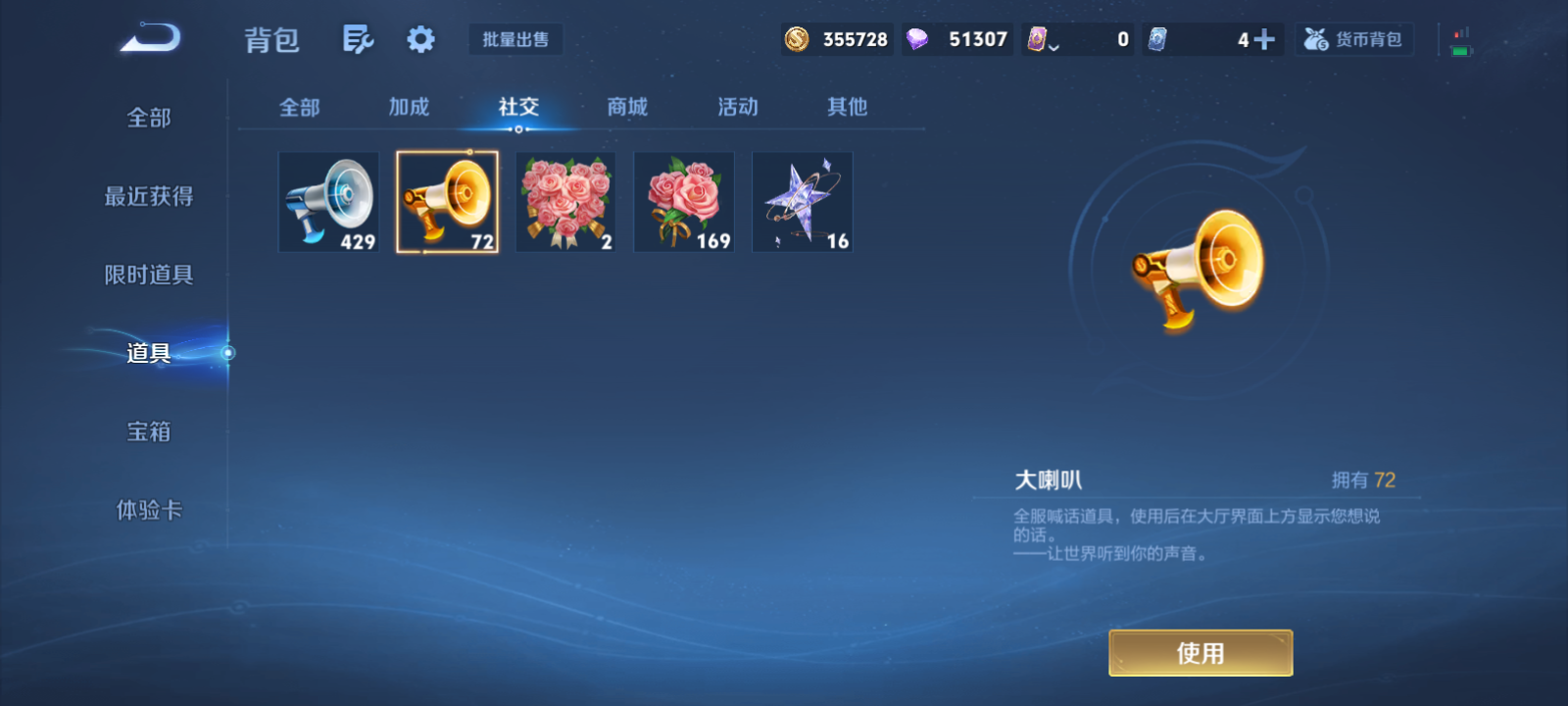Select the silver megaphone item
Screen dimensions: 1568x706
point(328,202)
